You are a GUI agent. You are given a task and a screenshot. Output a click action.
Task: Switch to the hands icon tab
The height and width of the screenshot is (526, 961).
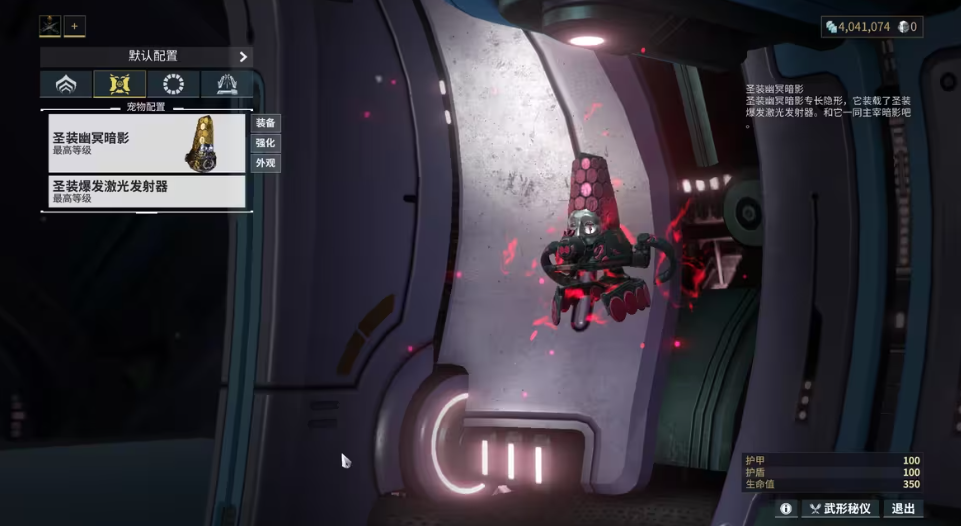226,84
